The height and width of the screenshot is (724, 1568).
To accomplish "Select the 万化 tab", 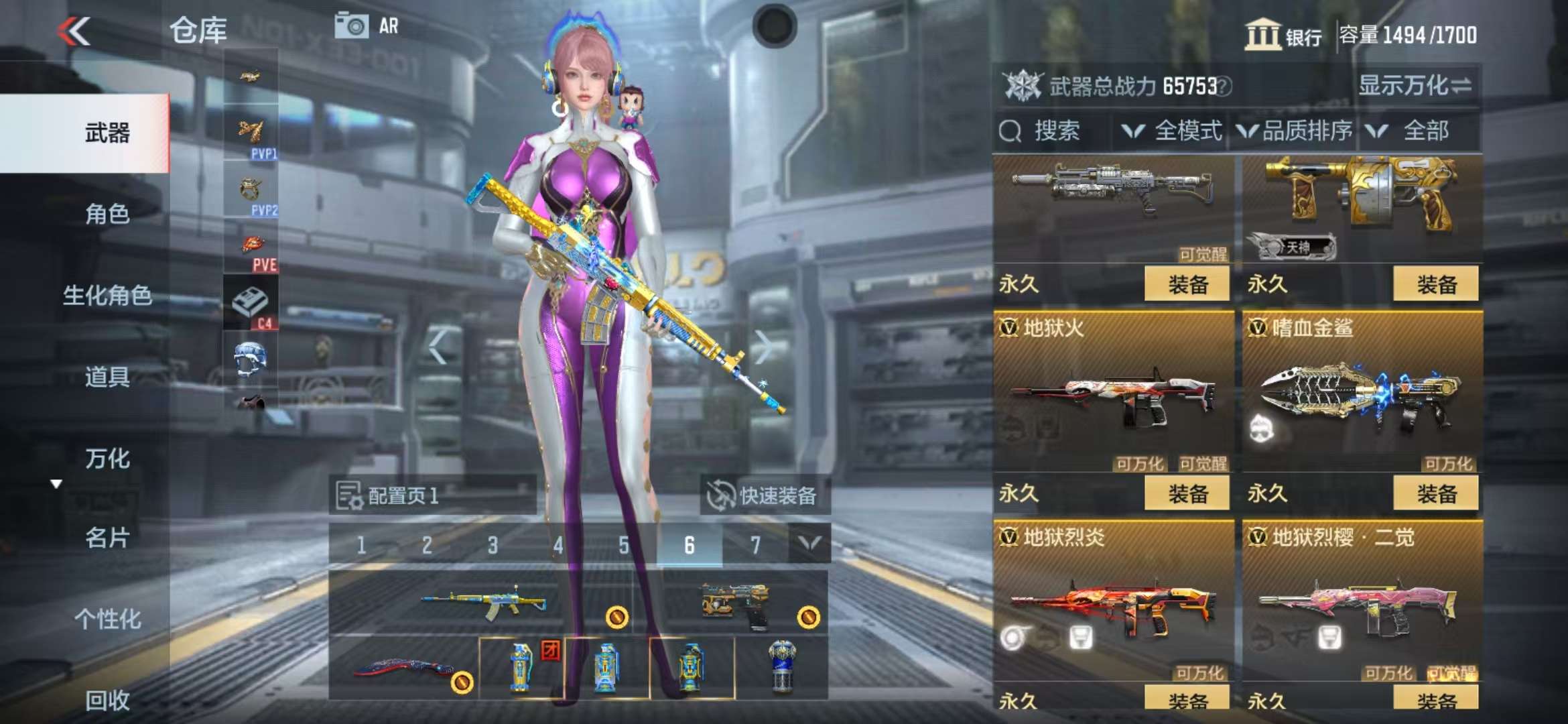I will click(x=107, y=459).
